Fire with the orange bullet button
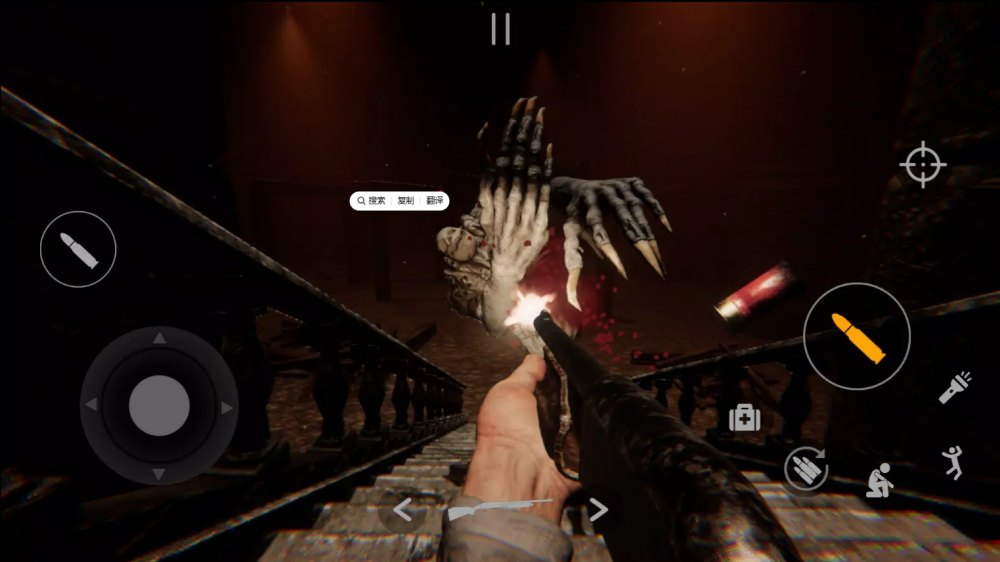 (x=857, y=336)
